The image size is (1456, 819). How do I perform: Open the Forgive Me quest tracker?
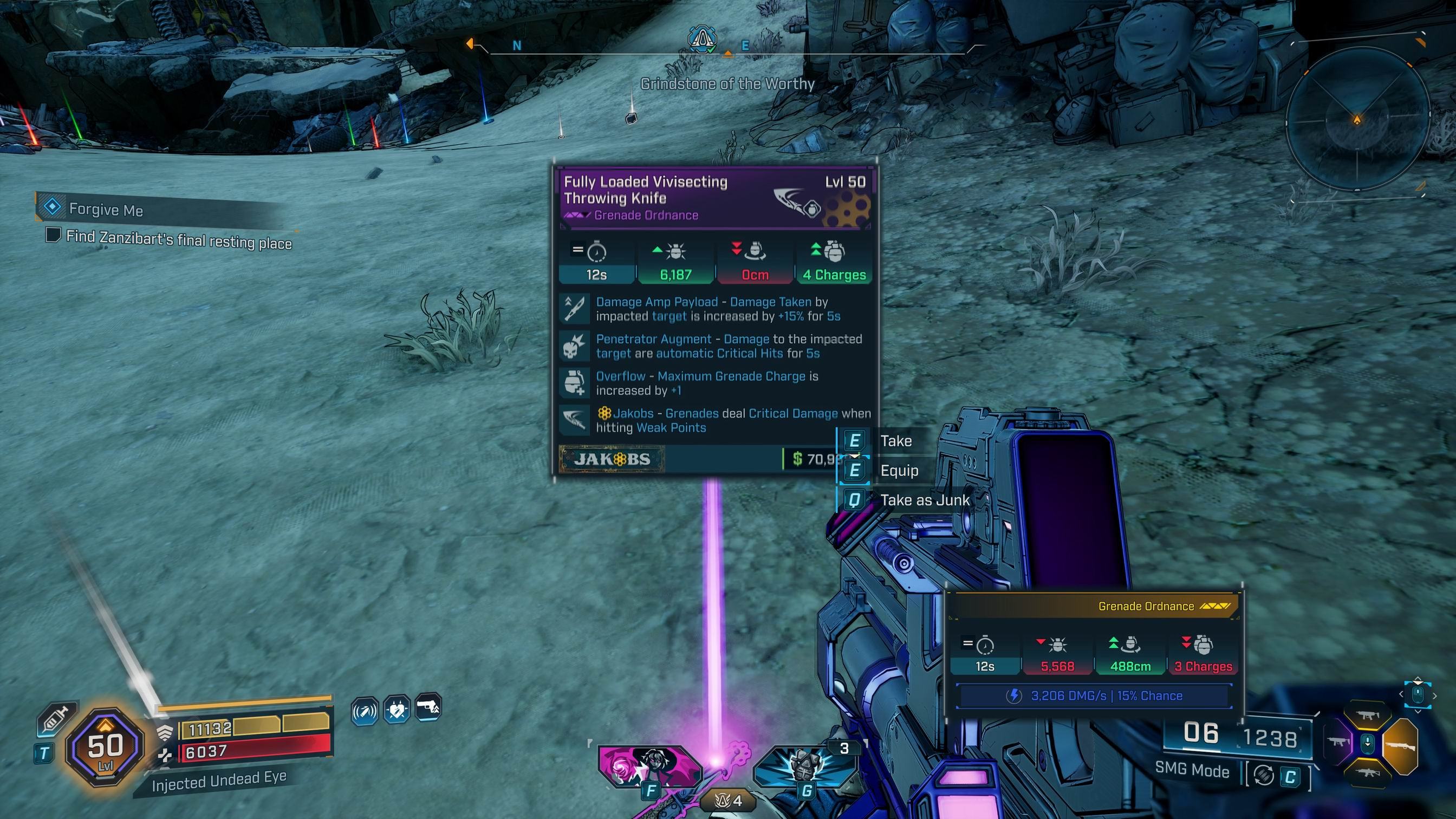(106, 209)
